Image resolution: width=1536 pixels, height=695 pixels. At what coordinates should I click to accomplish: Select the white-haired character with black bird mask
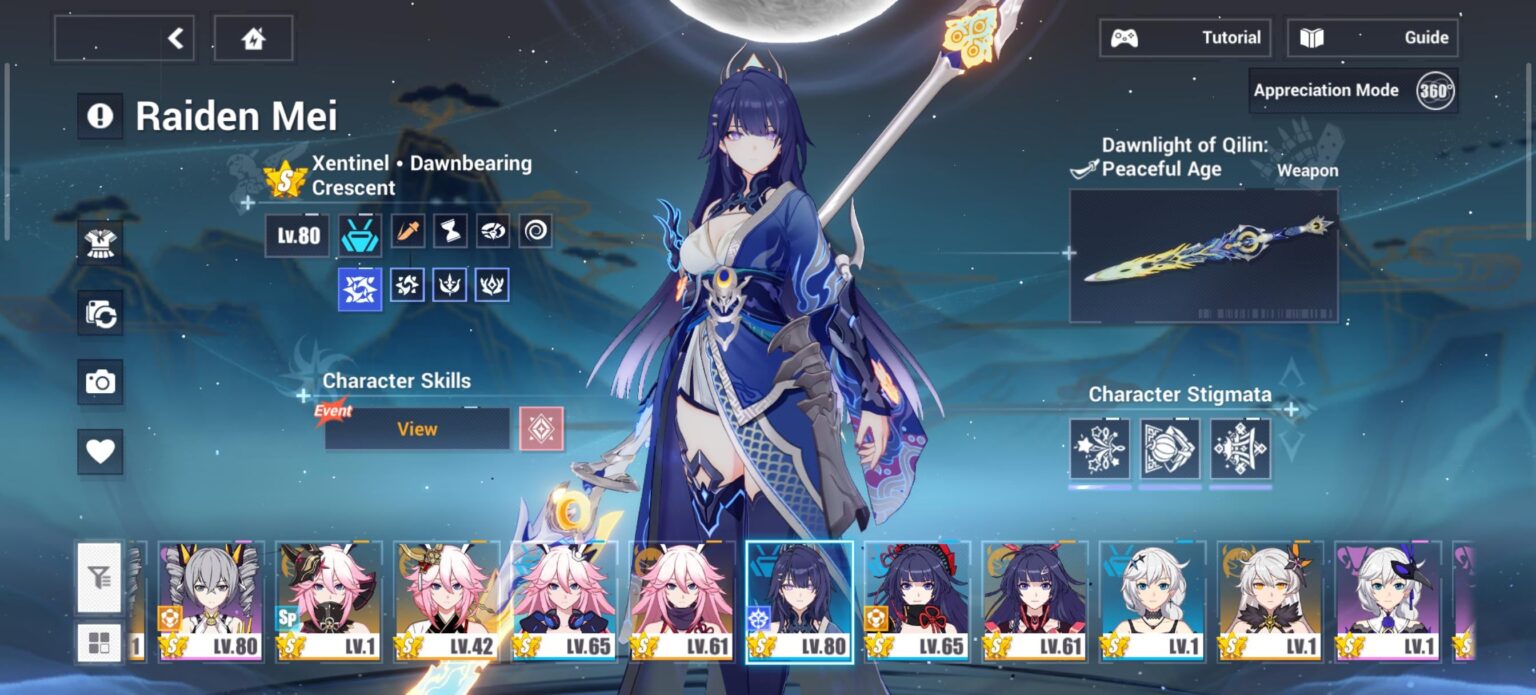(x=1388, y=602)
